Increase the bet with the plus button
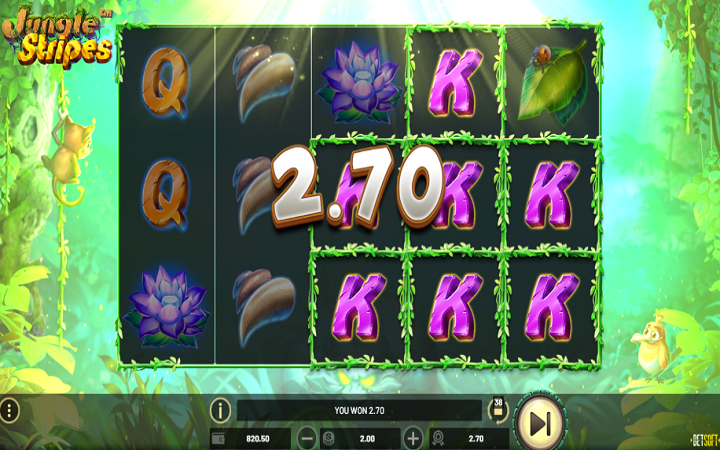This screenshot has height=450, width=720. point(413,438)
